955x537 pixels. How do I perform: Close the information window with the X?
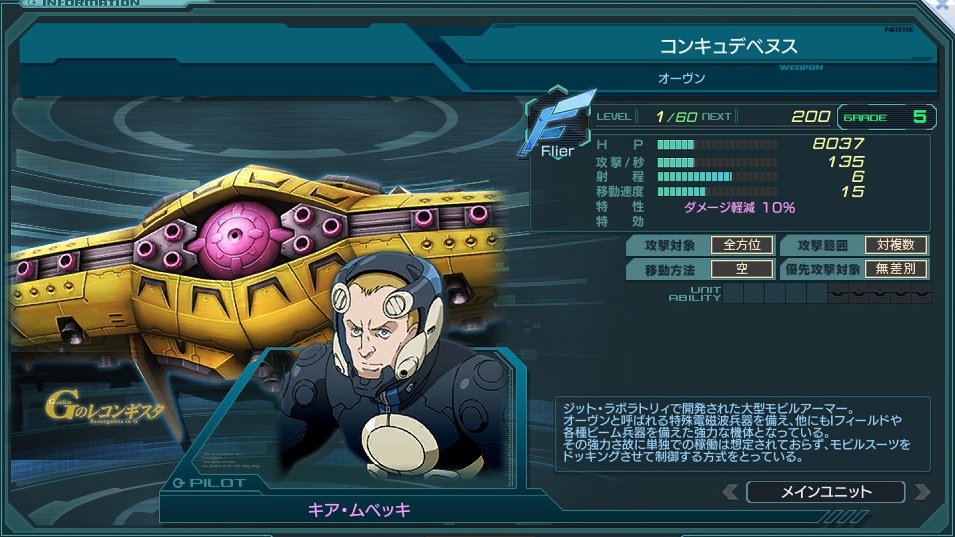pyautogui.click(x=944, y=7)
